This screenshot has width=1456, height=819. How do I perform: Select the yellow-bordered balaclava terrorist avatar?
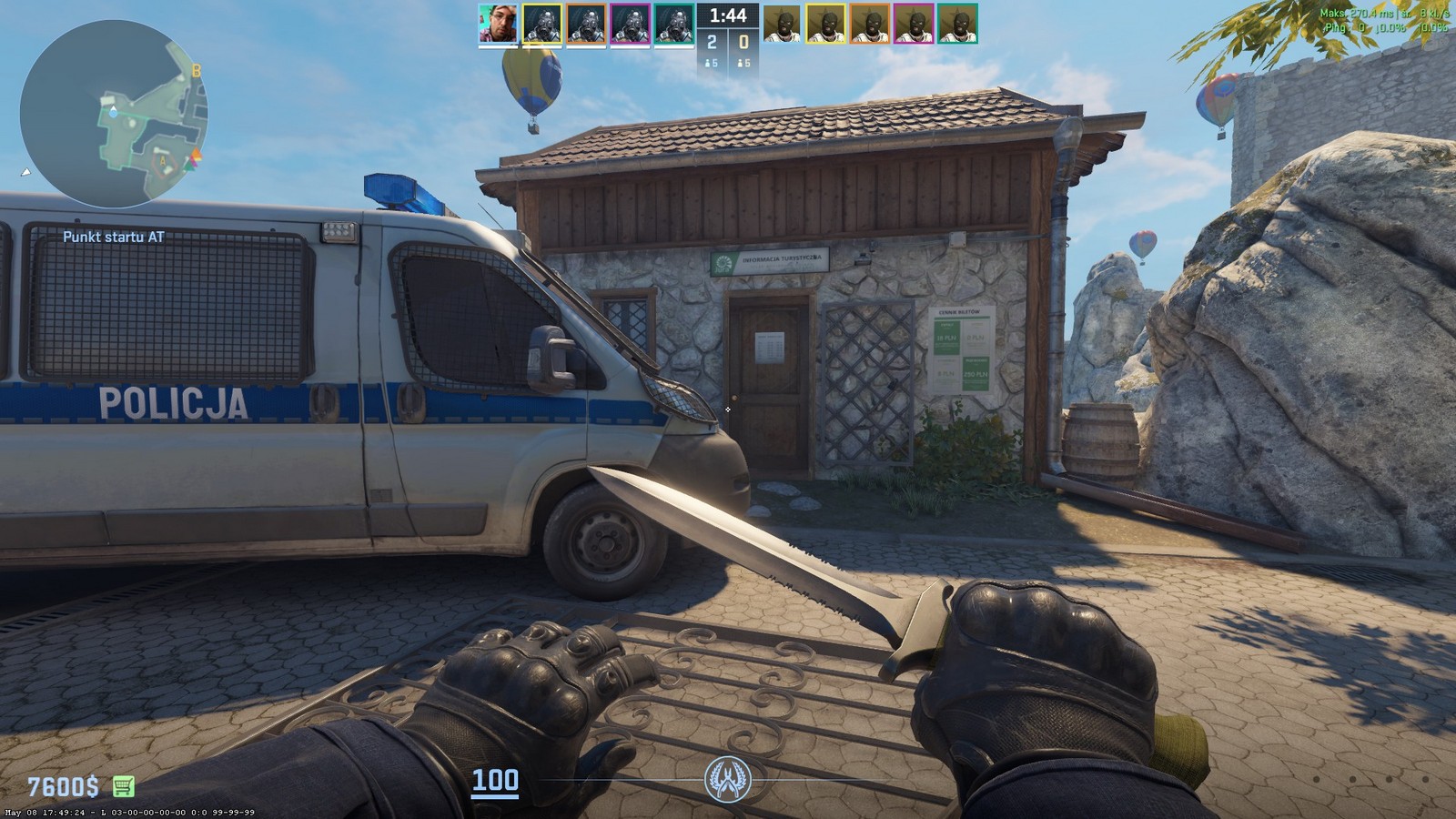(825, 24)
